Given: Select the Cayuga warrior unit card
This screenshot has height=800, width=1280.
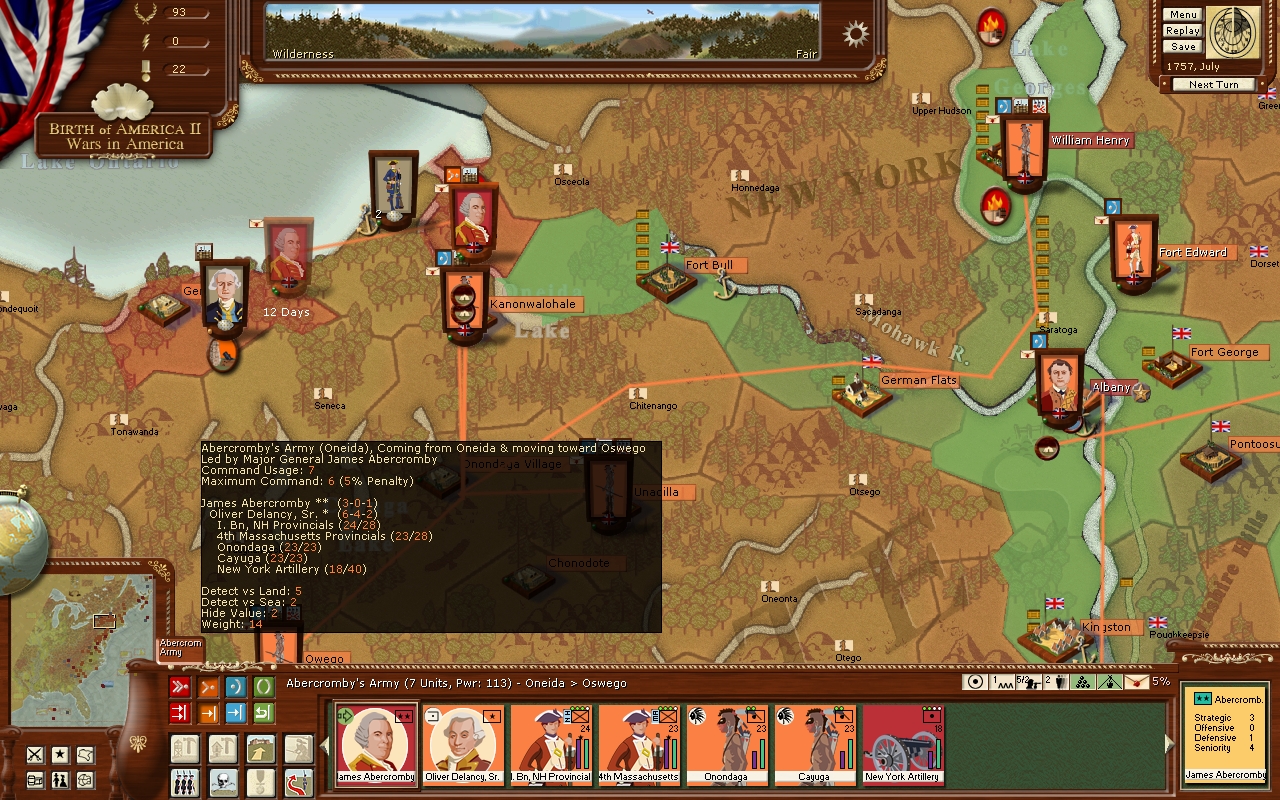Looking at the screenshot, I should (x=815, y=745).
